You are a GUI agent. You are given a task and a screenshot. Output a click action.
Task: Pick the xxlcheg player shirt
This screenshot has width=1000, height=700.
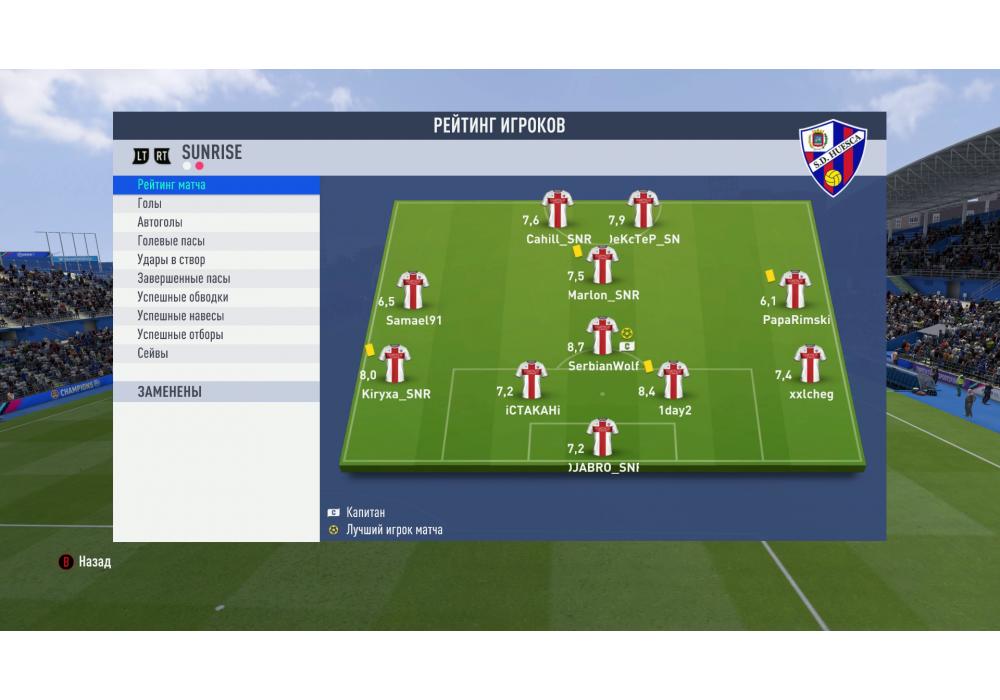coord(809,365)
